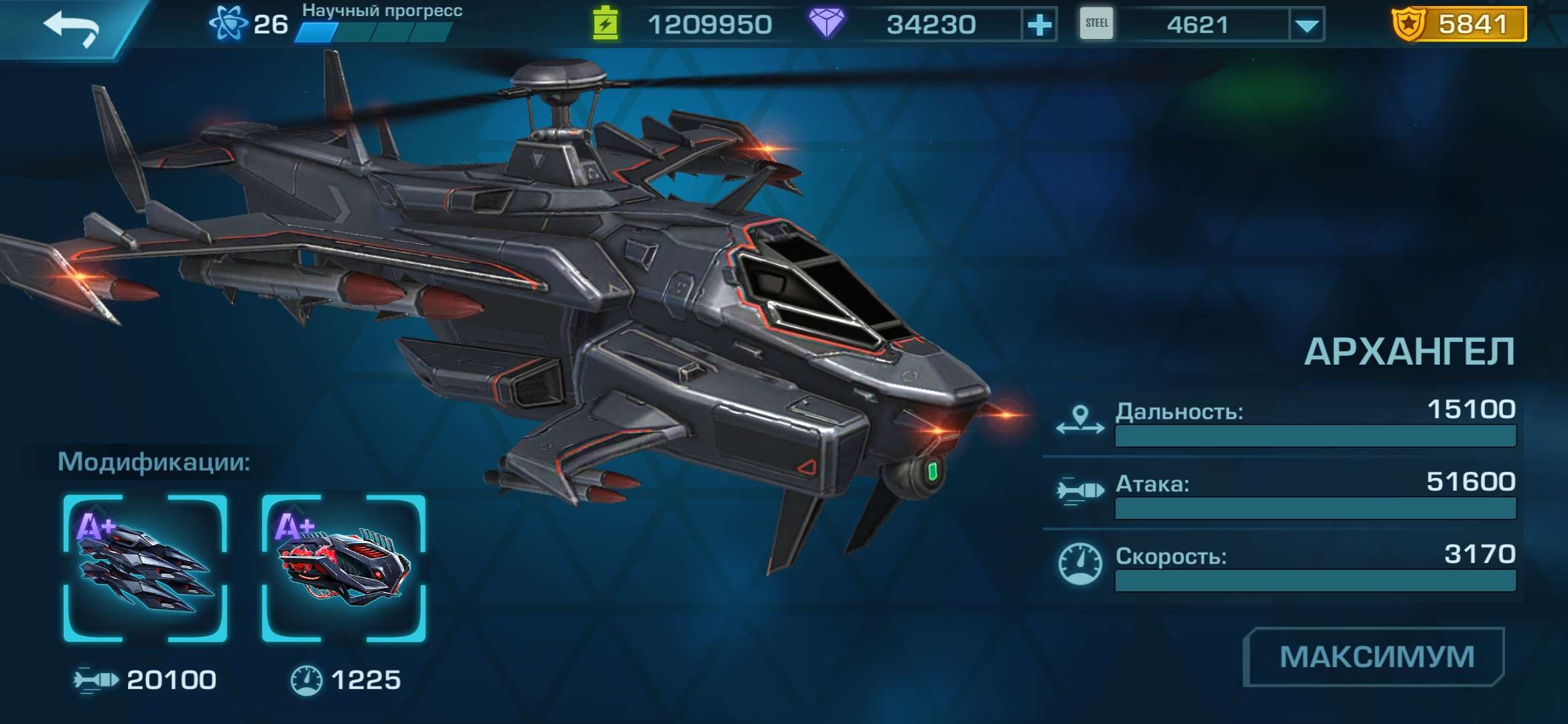
Task: Select the green energy battery icon
Action: (605, 22)
